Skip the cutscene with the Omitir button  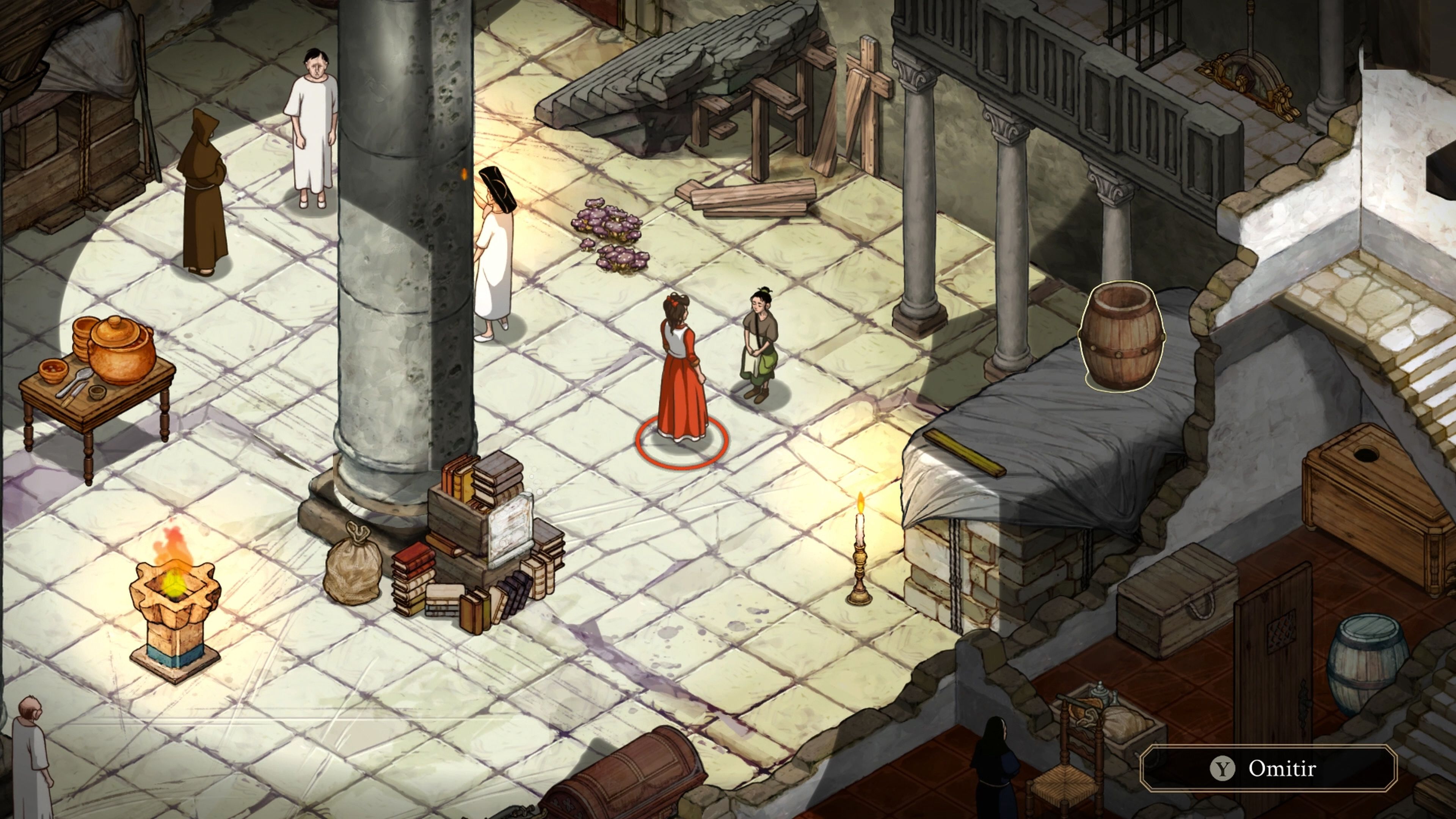[1268, 768]
